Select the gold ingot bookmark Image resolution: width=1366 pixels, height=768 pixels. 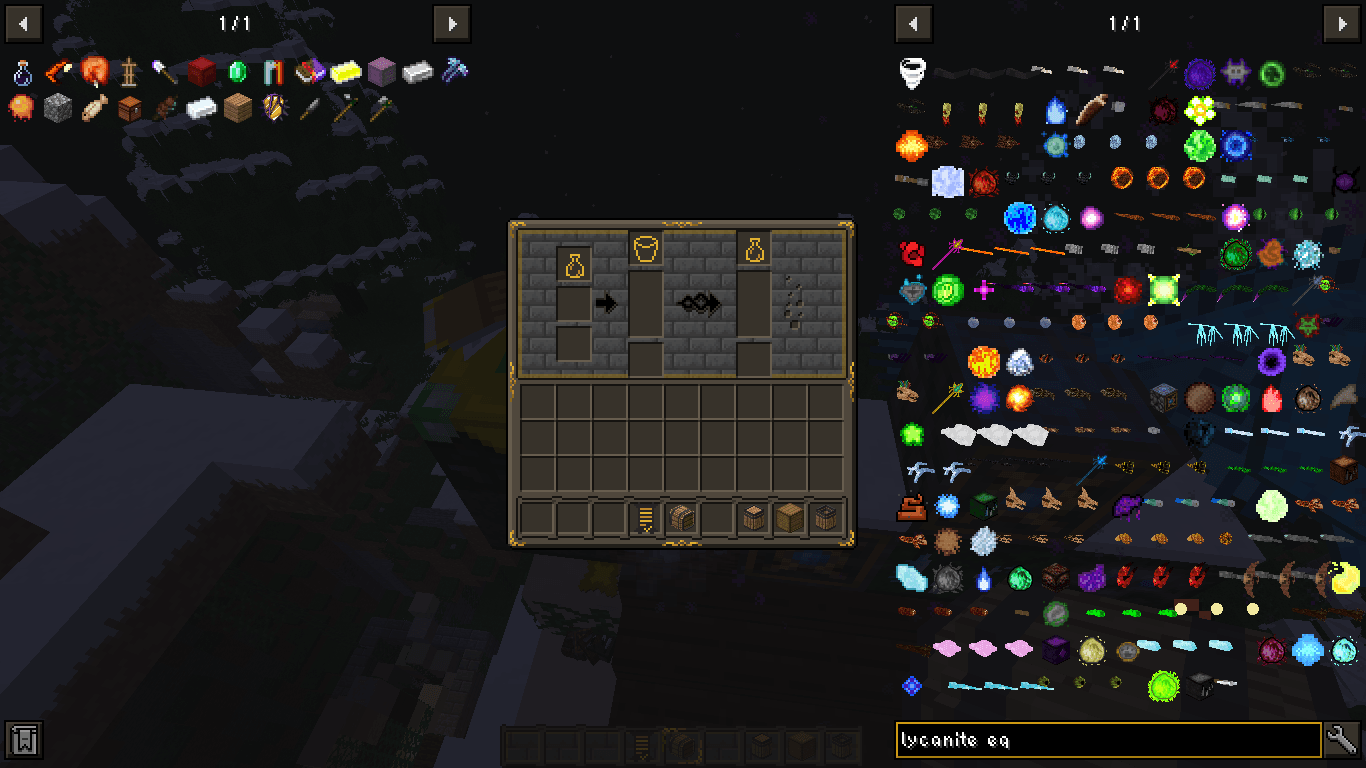(x=346, y=72)
